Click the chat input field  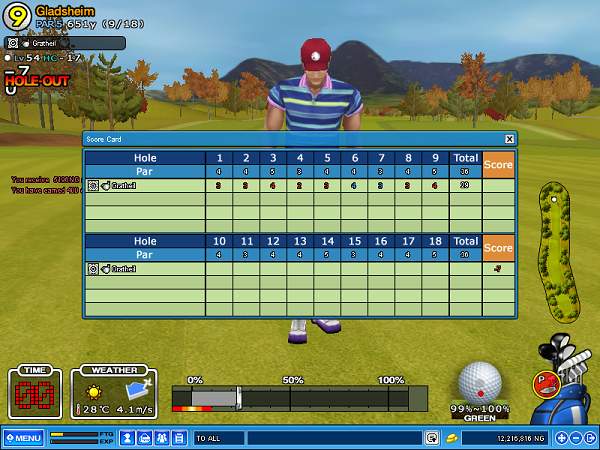(x=333, y=438)
